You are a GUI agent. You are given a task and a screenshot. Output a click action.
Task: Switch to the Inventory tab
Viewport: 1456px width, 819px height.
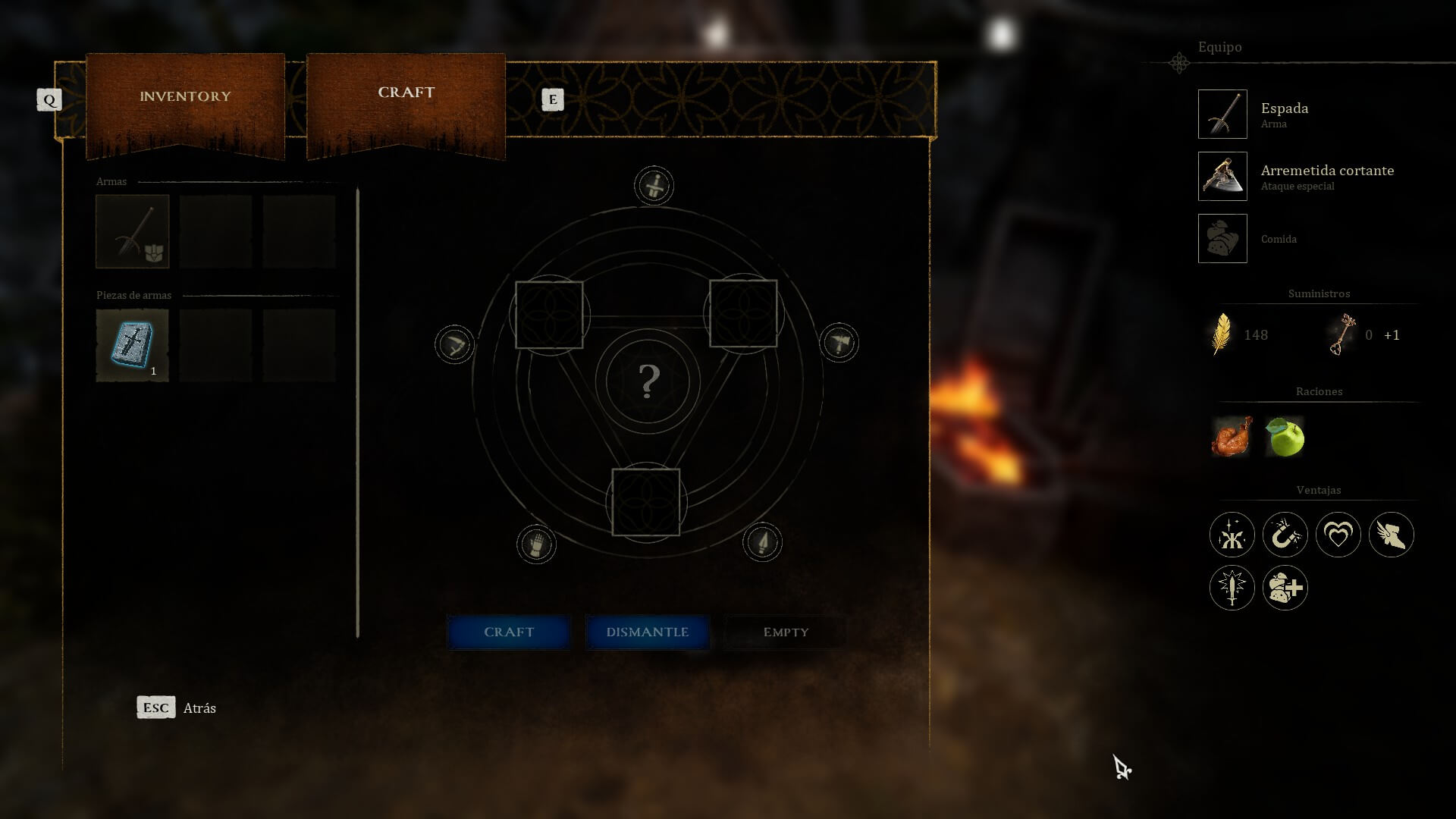(185, 97)
